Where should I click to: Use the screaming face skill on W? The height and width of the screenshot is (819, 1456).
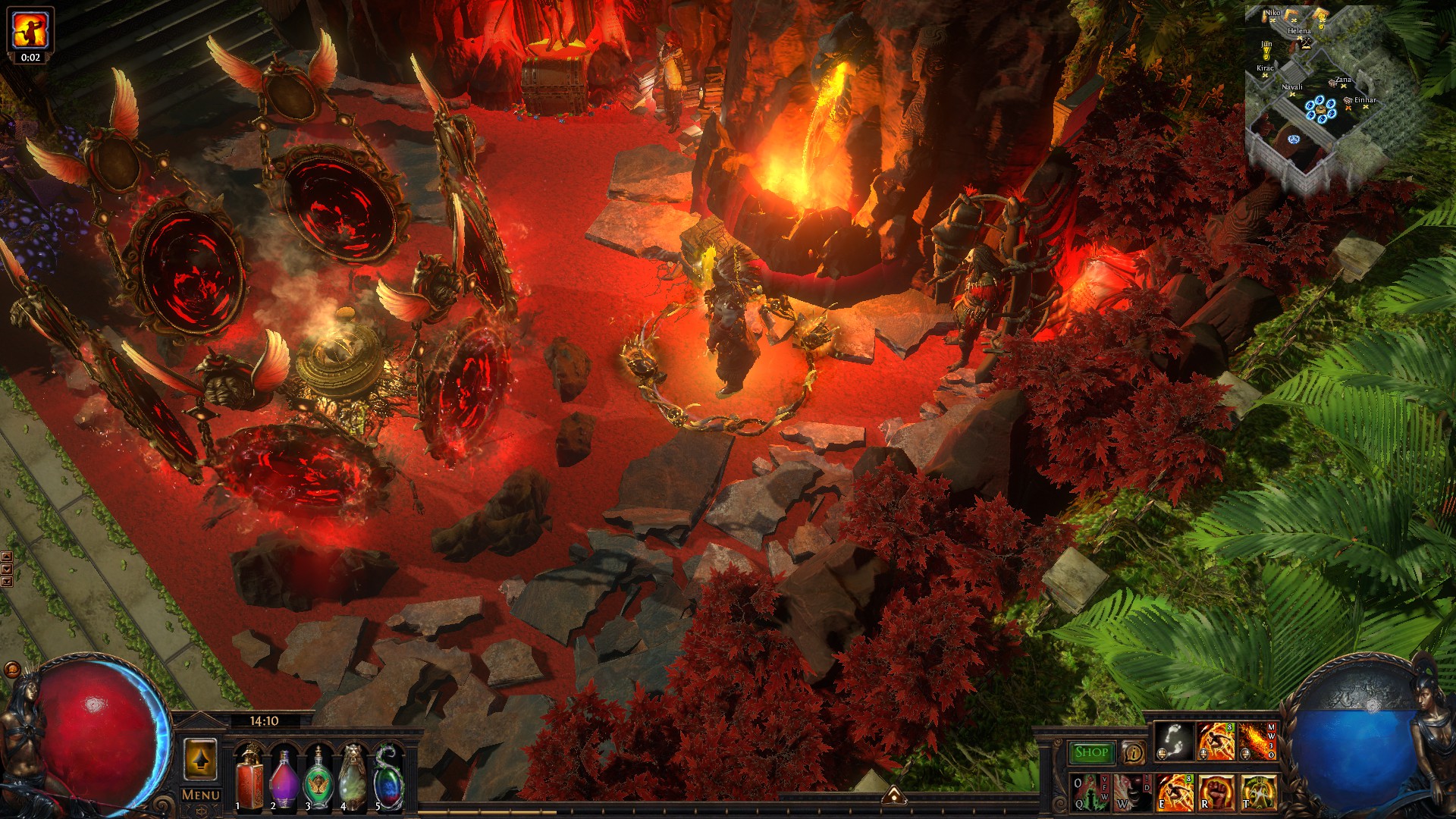tap(1131, 792)
